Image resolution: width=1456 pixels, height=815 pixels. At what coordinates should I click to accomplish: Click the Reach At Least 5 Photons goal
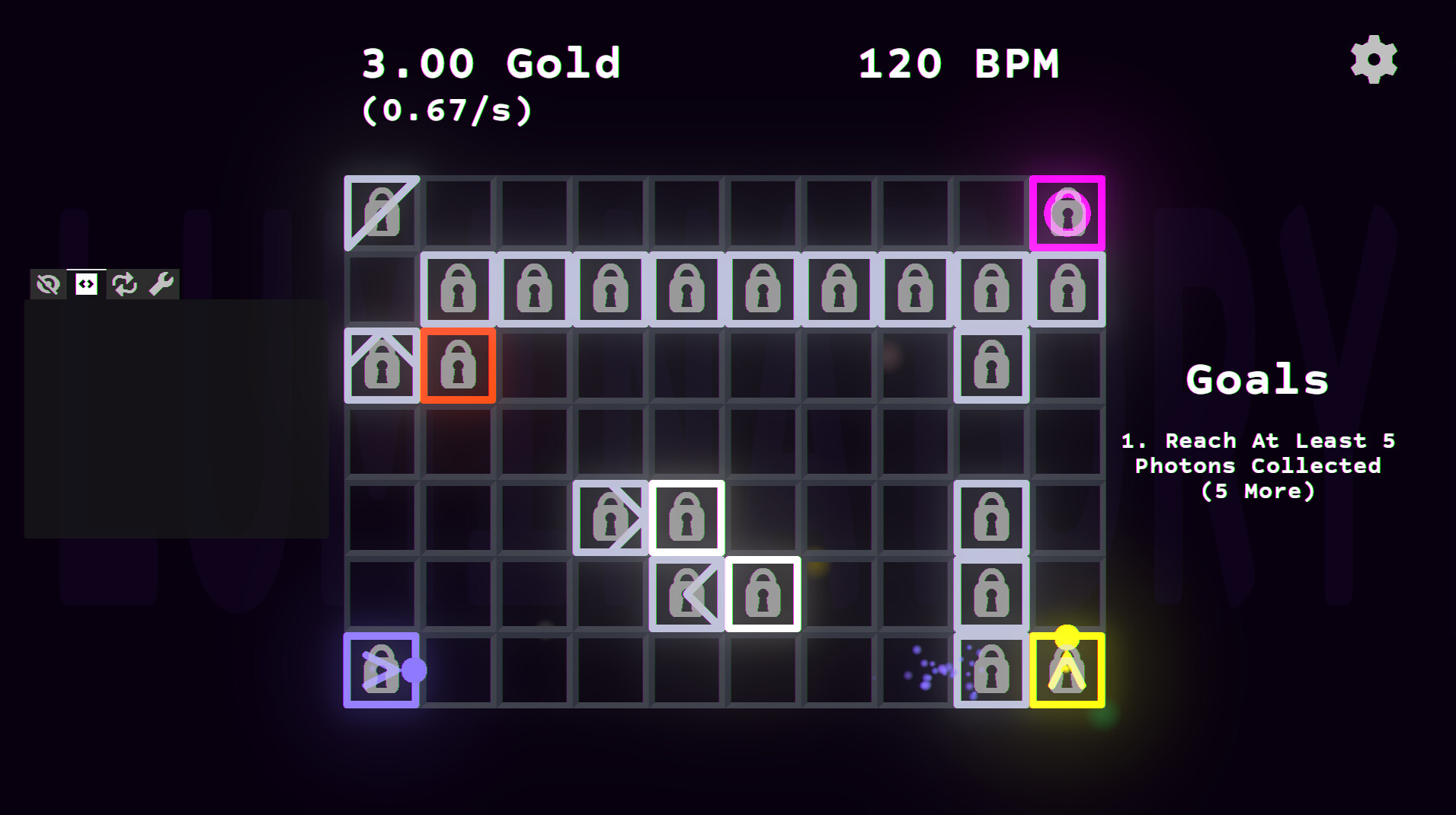(1257, 465)
